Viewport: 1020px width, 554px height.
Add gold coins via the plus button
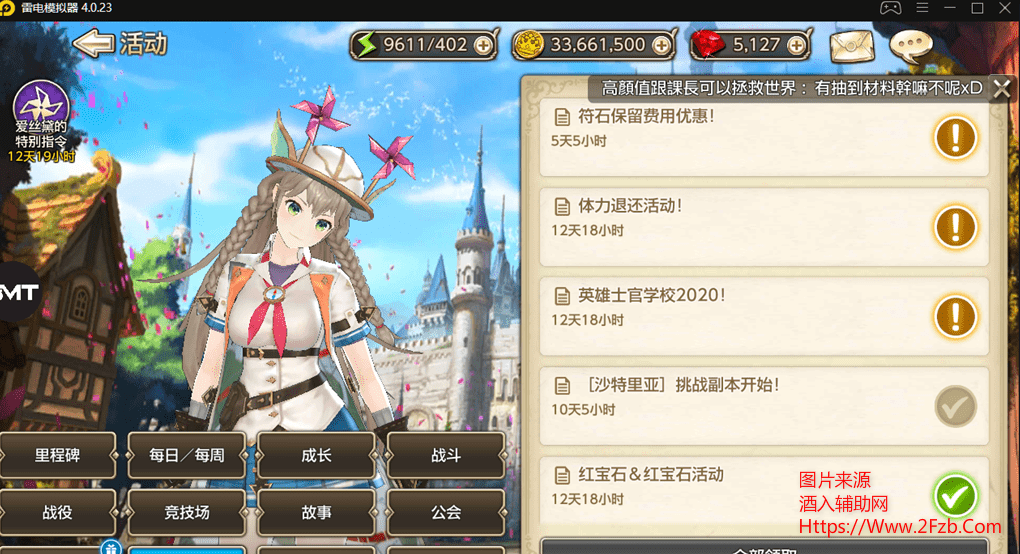pyautogui.click(x=661, y=45)
